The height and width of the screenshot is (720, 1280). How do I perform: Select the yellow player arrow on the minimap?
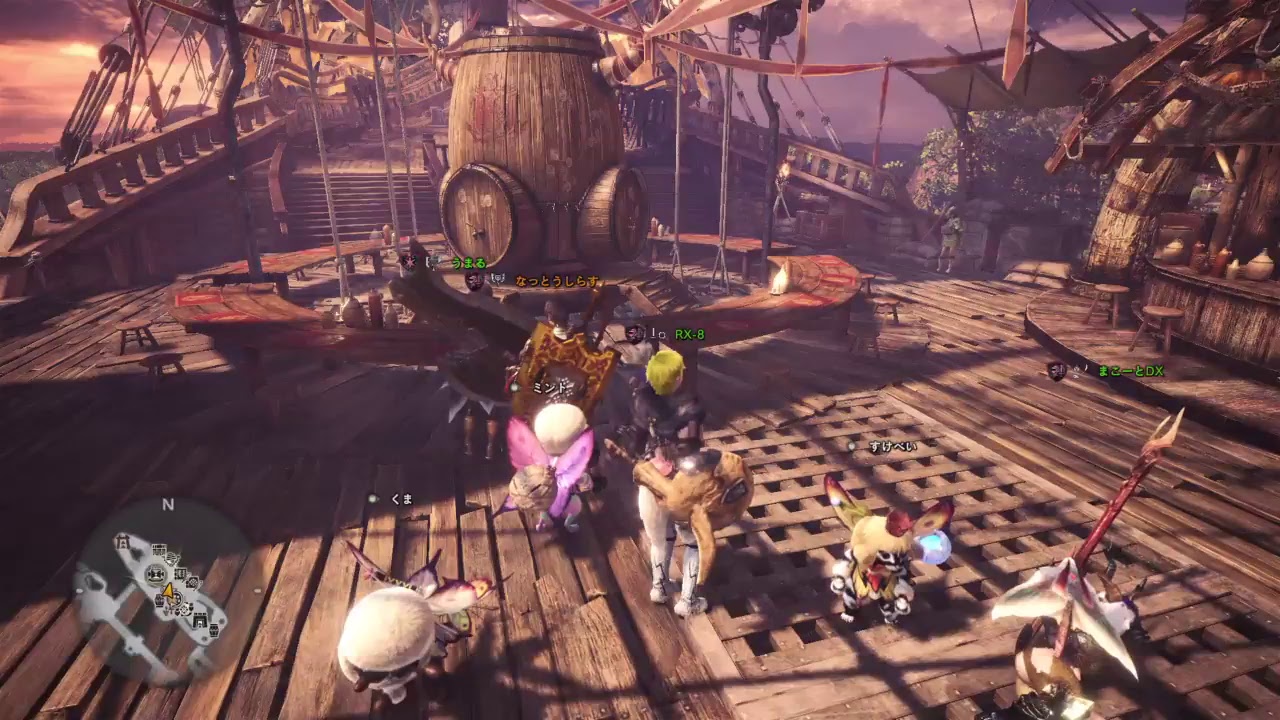click(x=168, y=594)
